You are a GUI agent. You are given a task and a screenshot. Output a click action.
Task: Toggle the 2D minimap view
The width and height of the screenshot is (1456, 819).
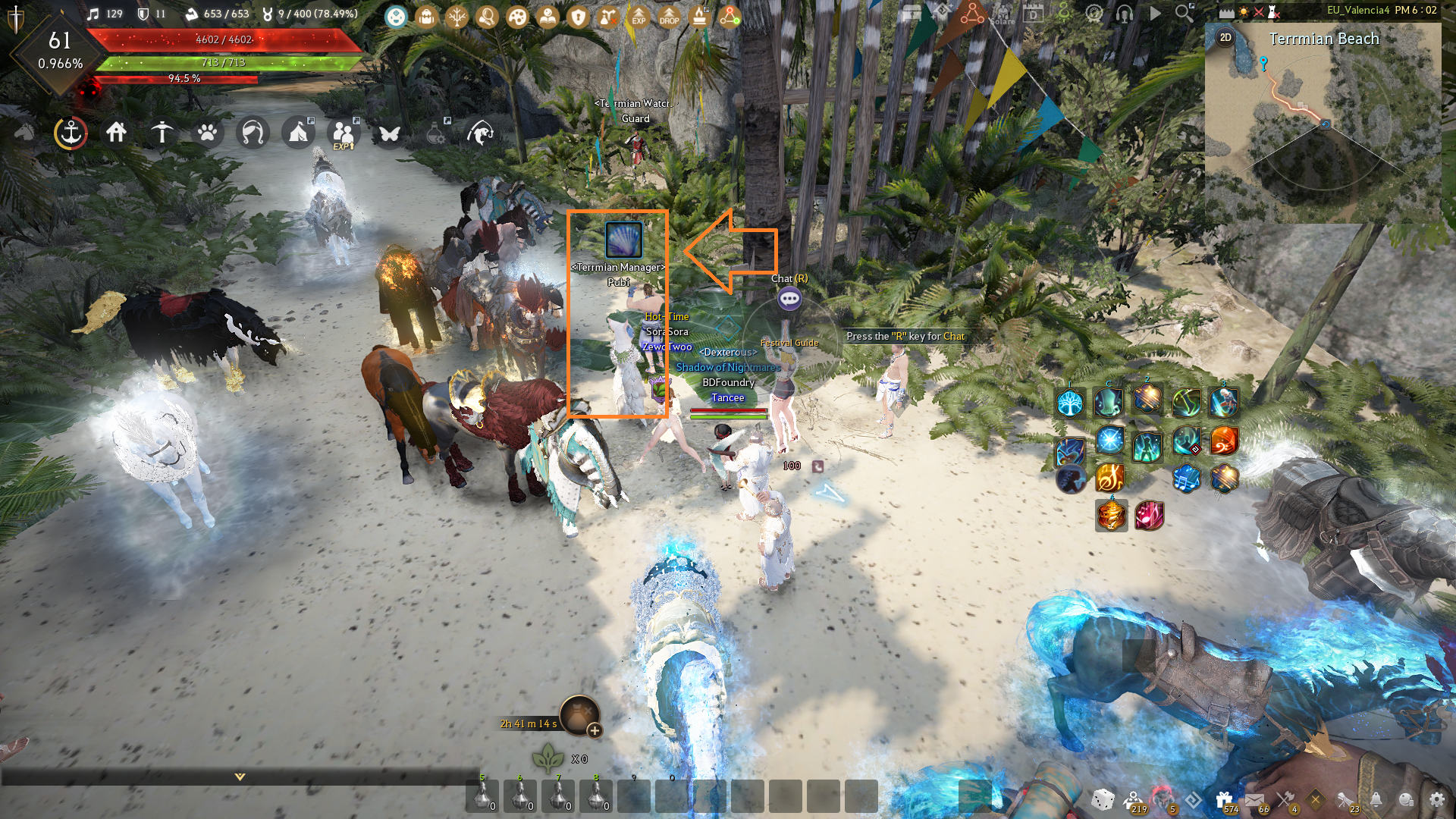coord(1227,36)
